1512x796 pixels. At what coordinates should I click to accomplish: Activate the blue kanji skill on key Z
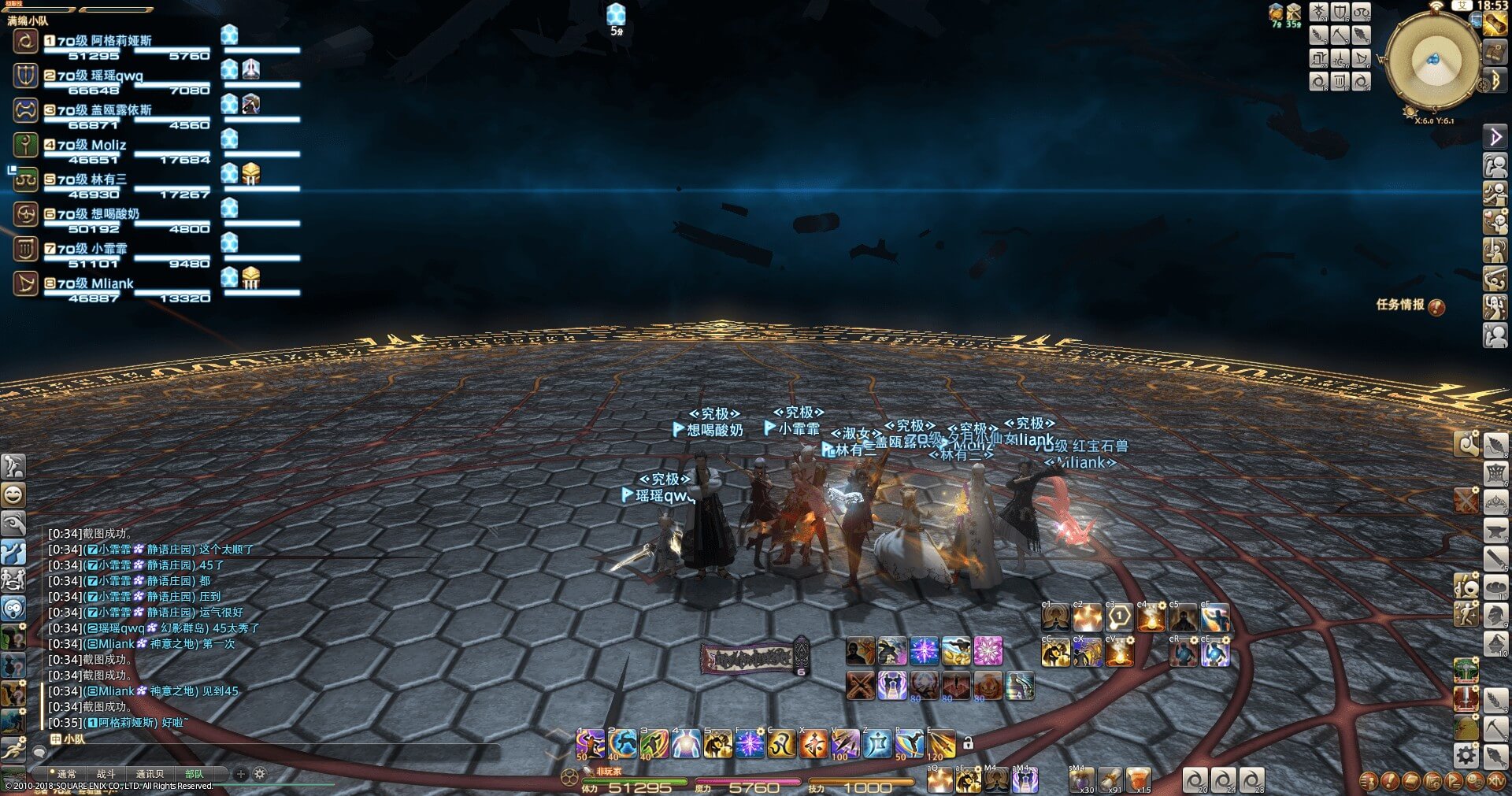click(x=876, y=744)
